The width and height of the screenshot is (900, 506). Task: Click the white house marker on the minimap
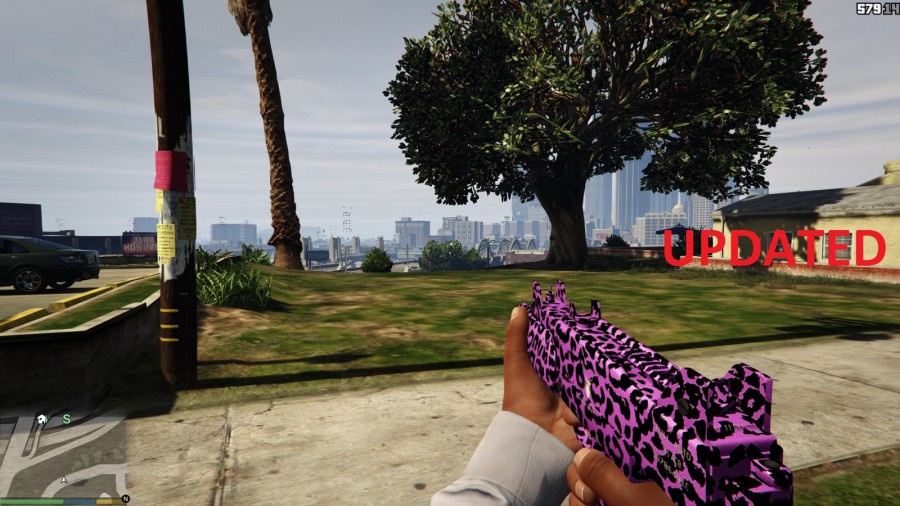click(41, 420)
